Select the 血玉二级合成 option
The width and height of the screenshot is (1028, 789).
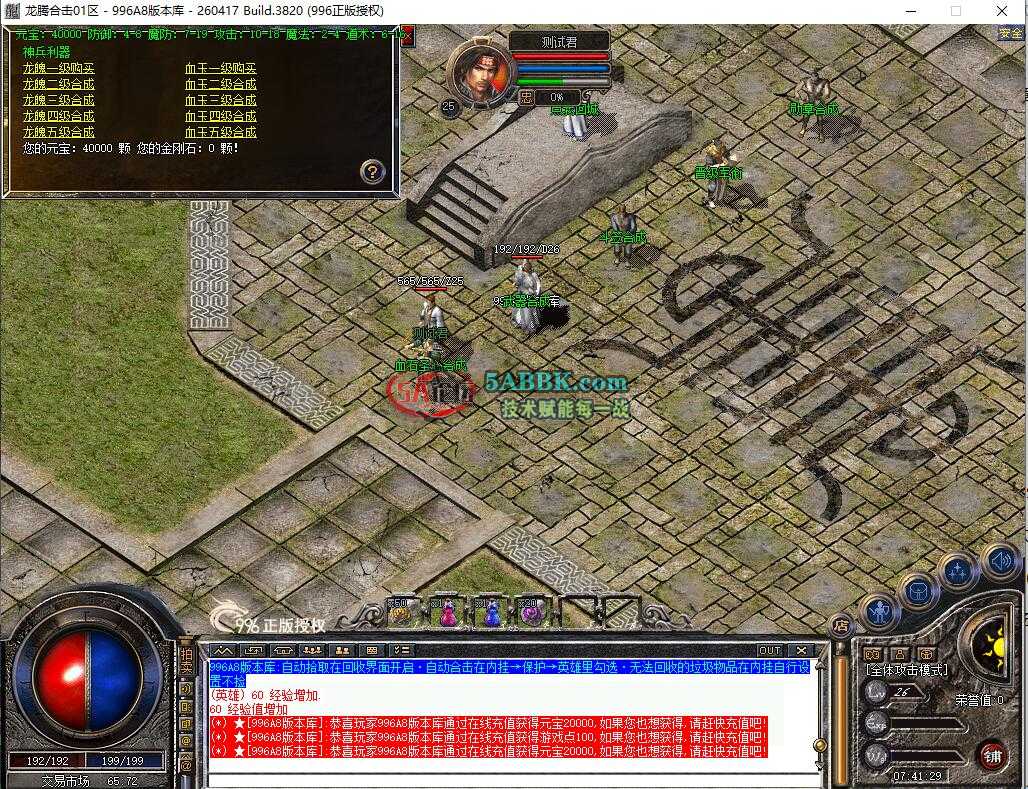coord(220,85)
